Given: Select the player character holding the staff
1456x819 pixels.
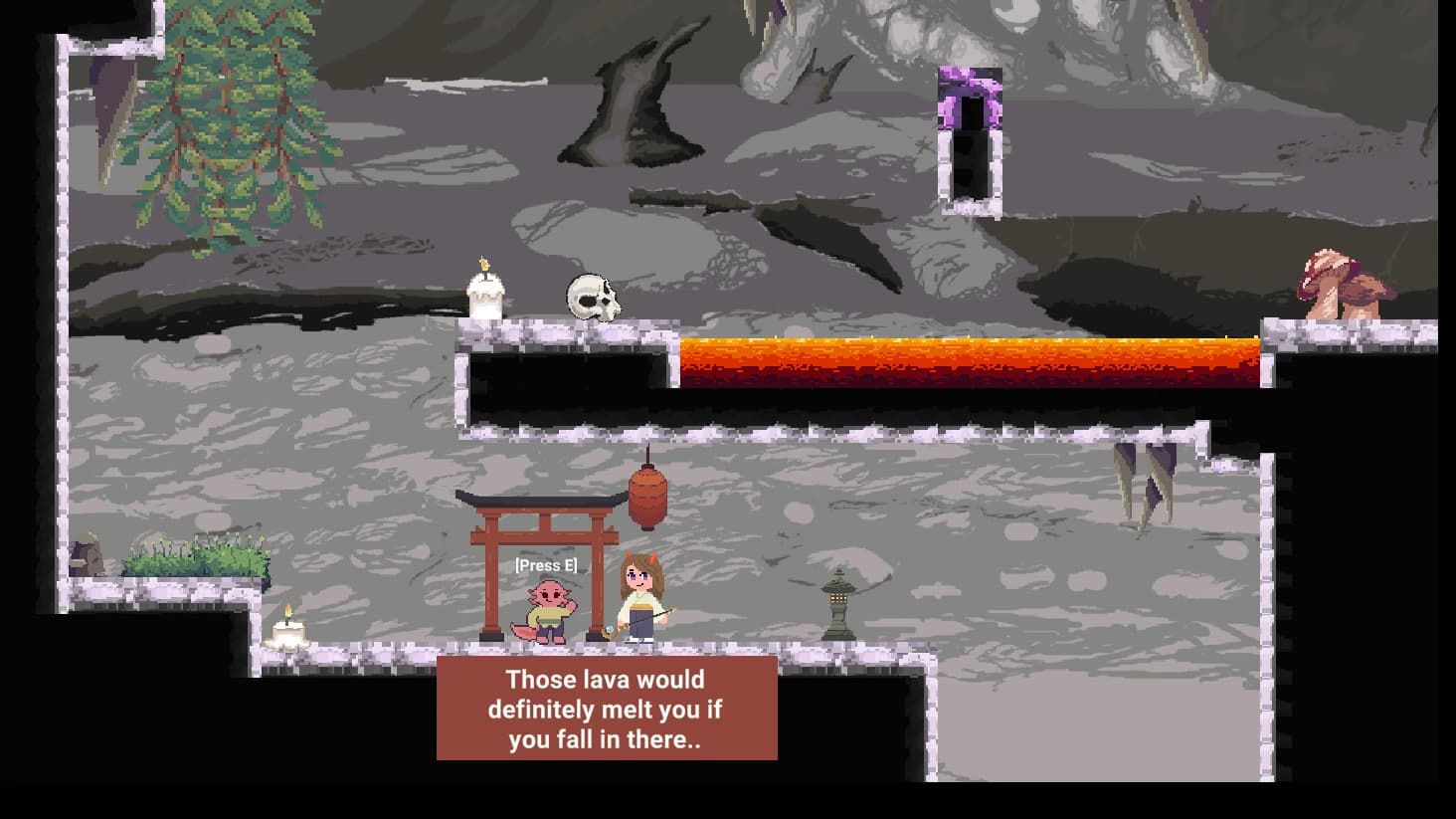Looking at the screenshot, I should pyautogui.click(x=641, y=597).
